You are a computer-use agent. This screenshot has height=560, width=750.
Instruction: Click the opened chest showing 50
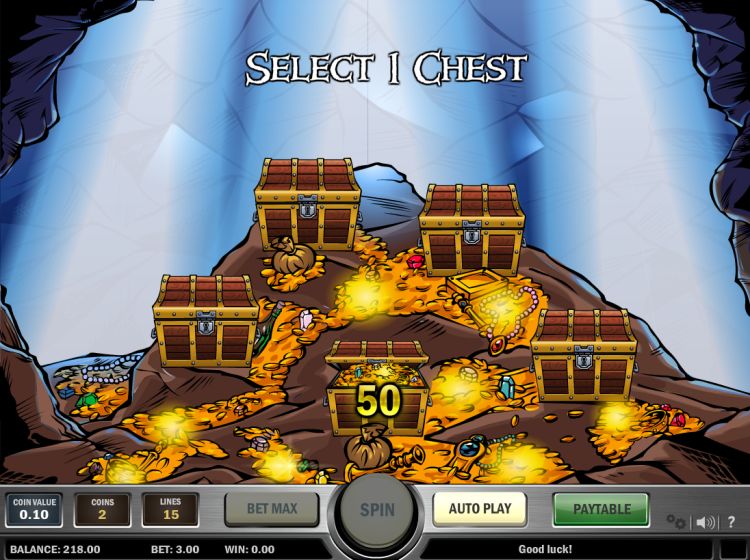377,390
